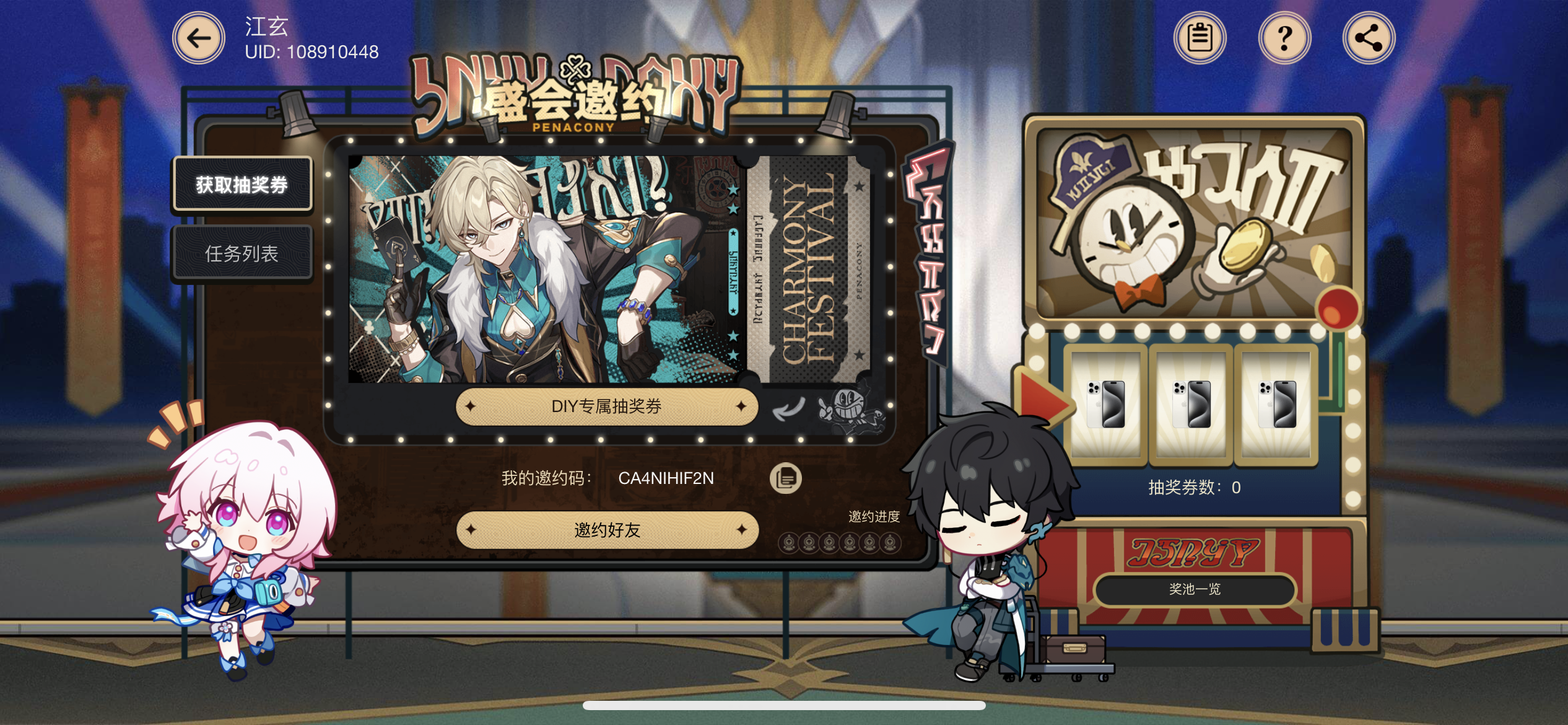Image resolution: width=1568 pixels, height=725 pixels.
Task: Click the question mark help icon
Action: coord(1284,37)
